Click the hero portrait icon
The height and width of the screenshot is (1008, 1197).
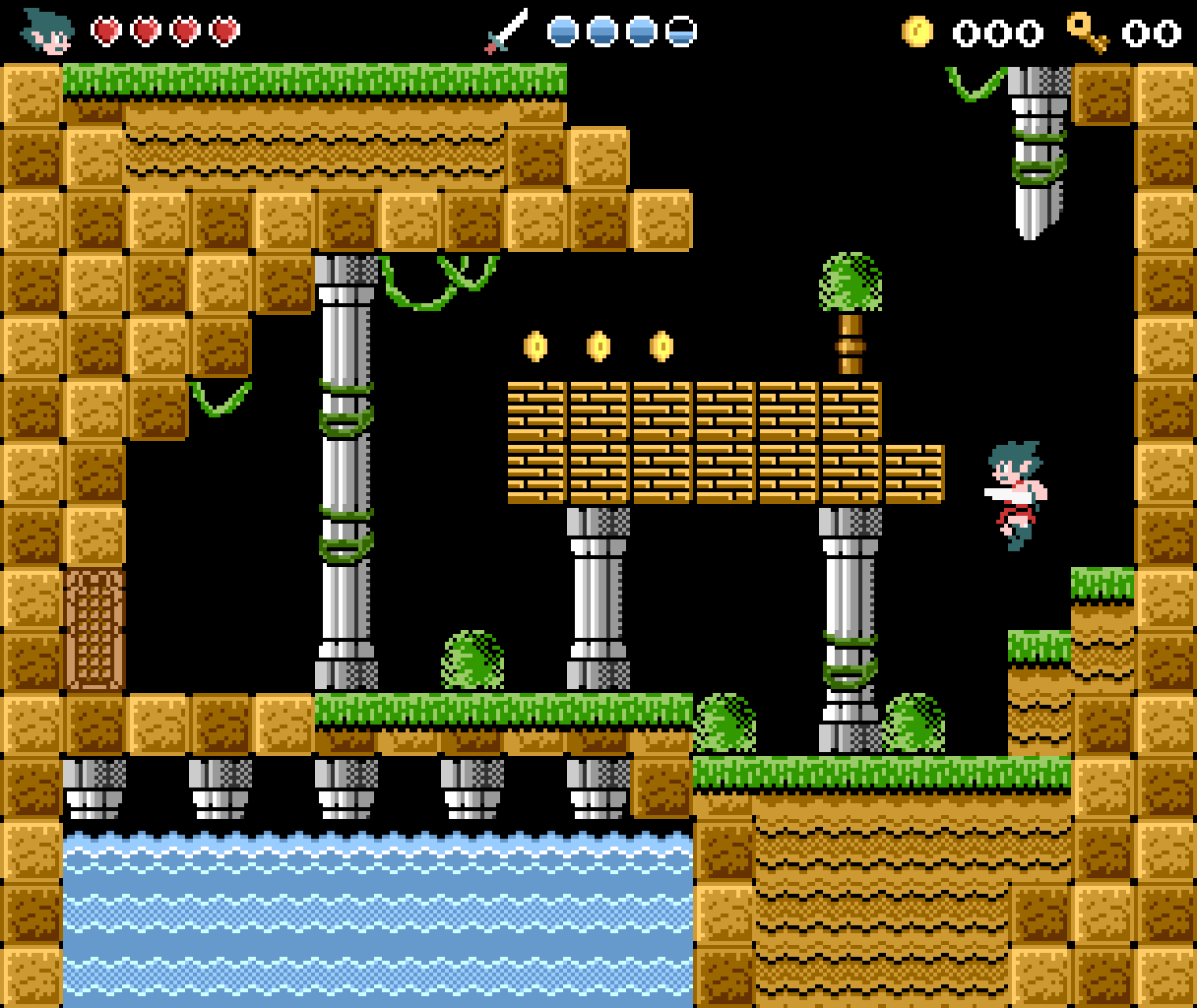(x=47, y=31)
